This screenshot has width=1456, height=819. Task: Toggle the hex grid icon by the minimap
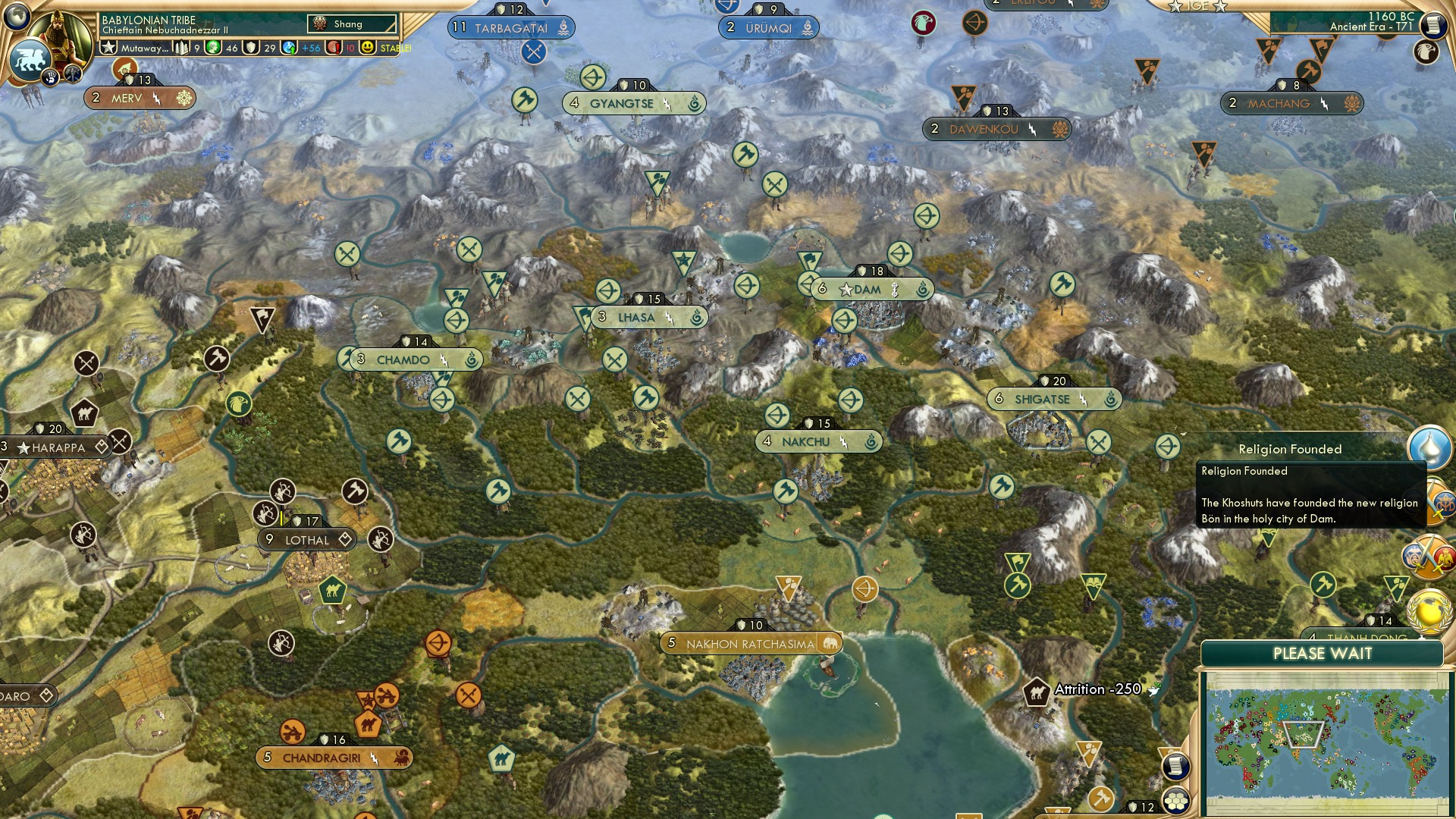(1175, 801)
